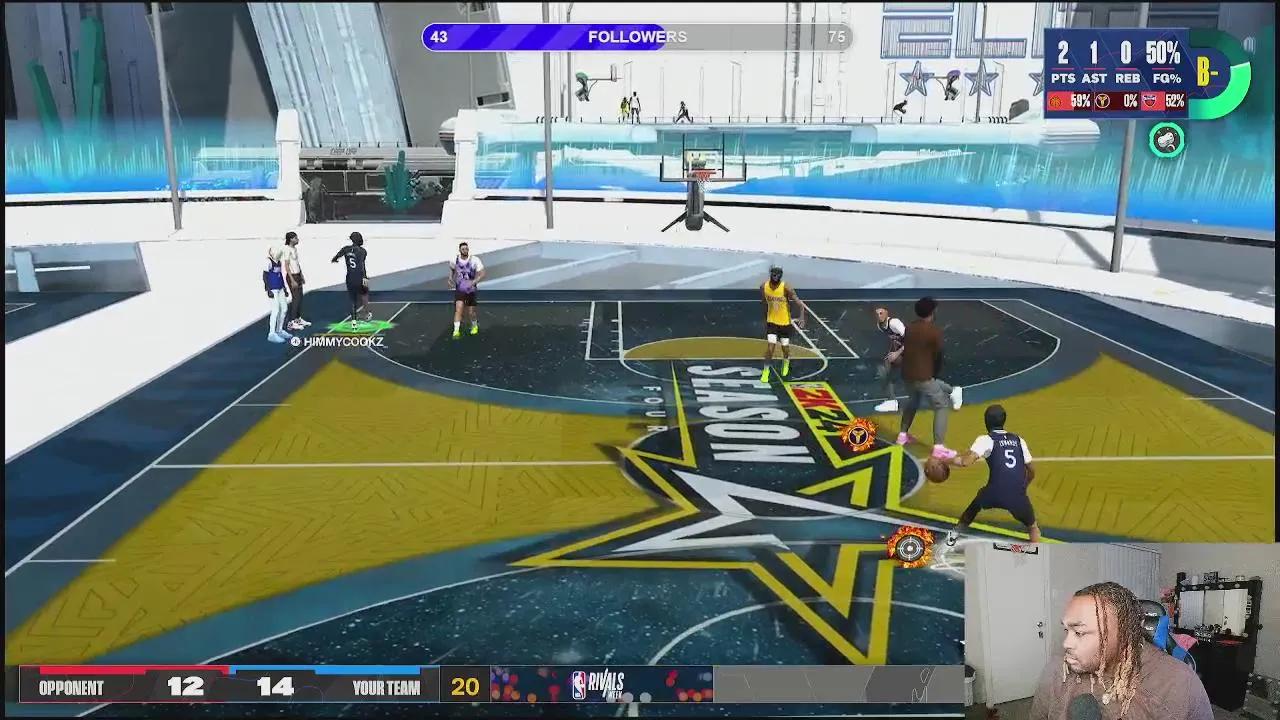Click the follower count 43
The height and width of the screenshot is (720, 1280).
(437, 37)
